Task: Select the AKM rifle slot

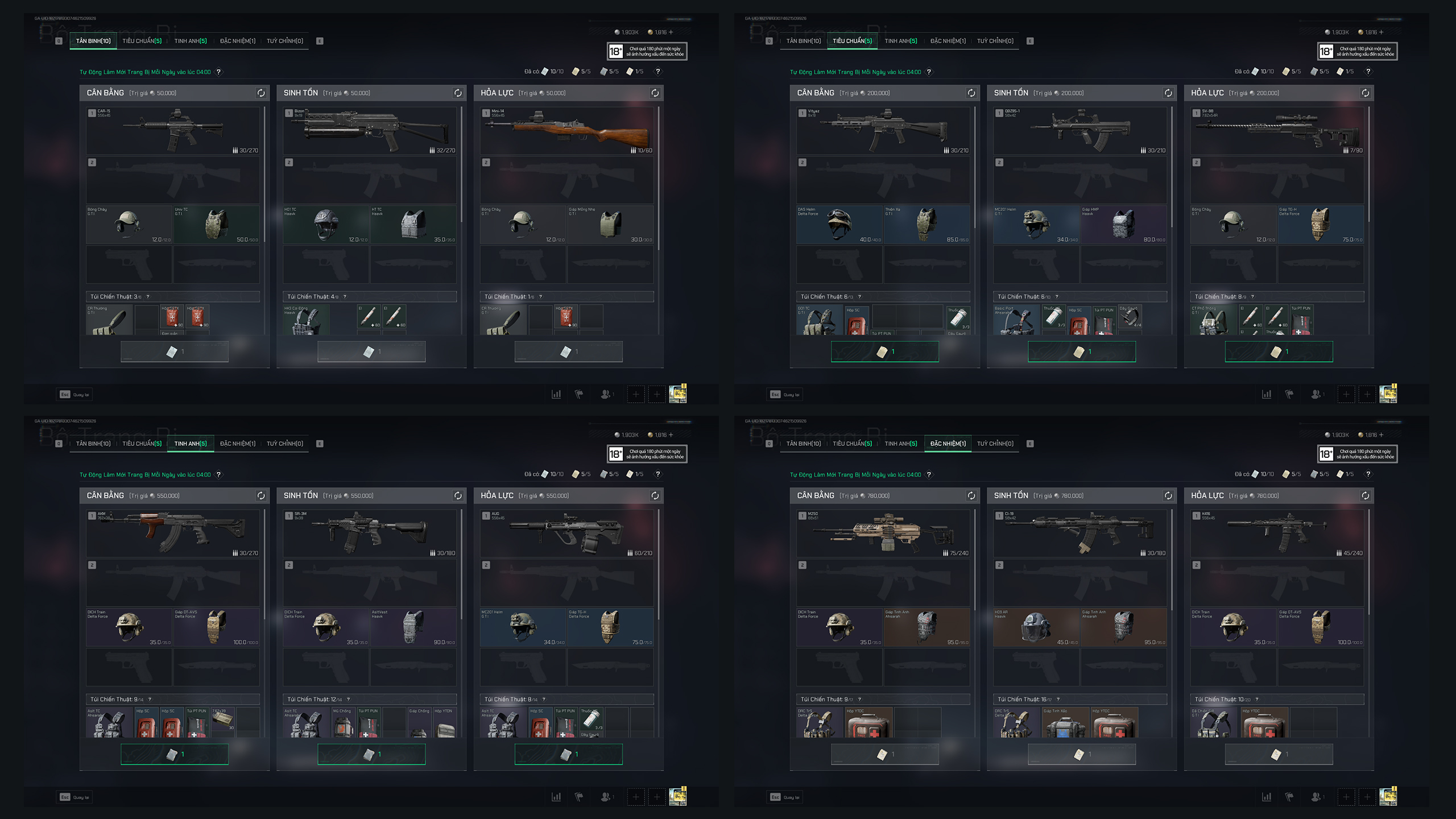Action: click(x=173, y=533)
